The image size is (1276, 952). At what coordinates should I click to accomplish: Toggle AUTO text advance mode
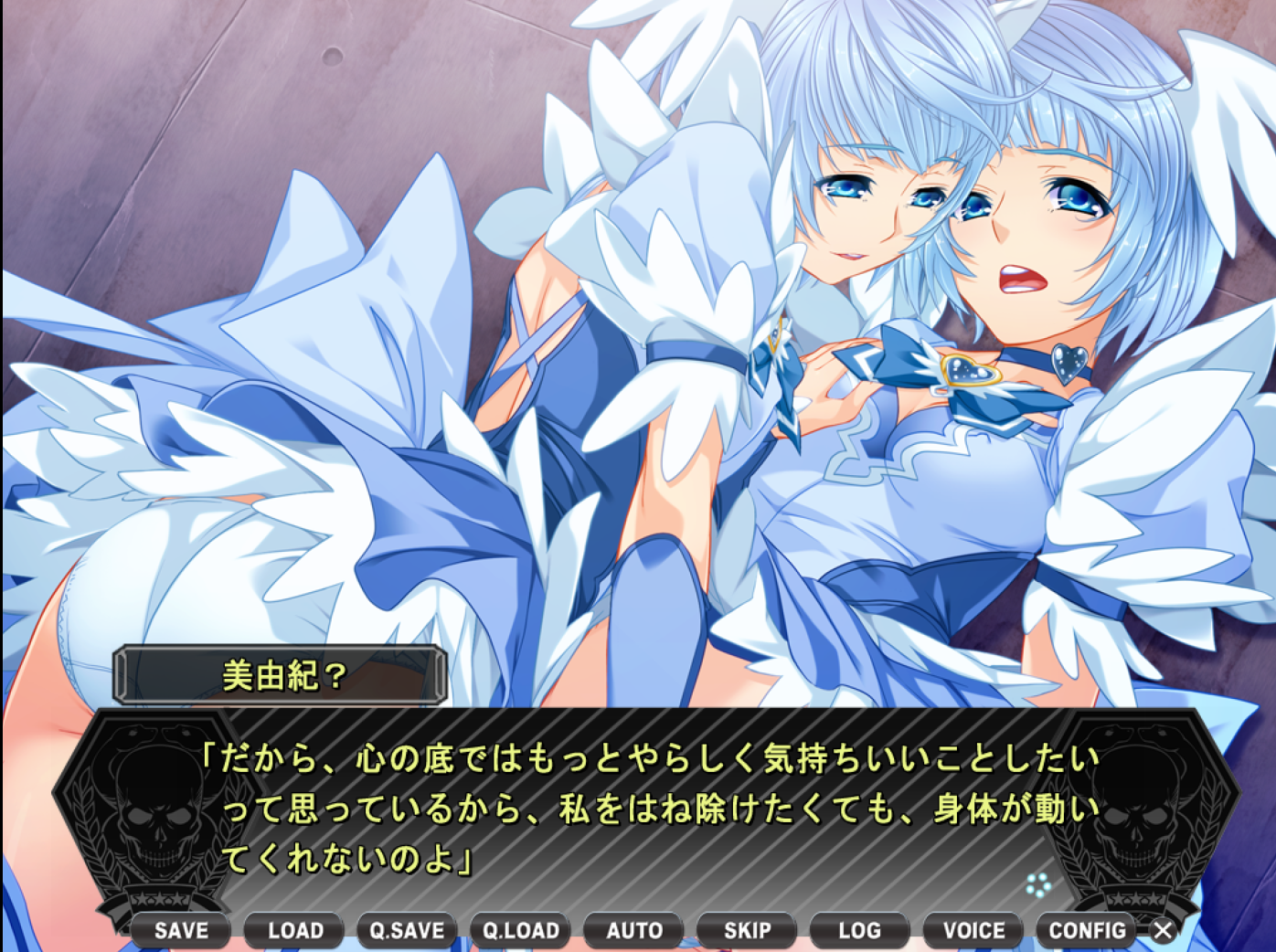pyautogui.click(x=634, y=930)
